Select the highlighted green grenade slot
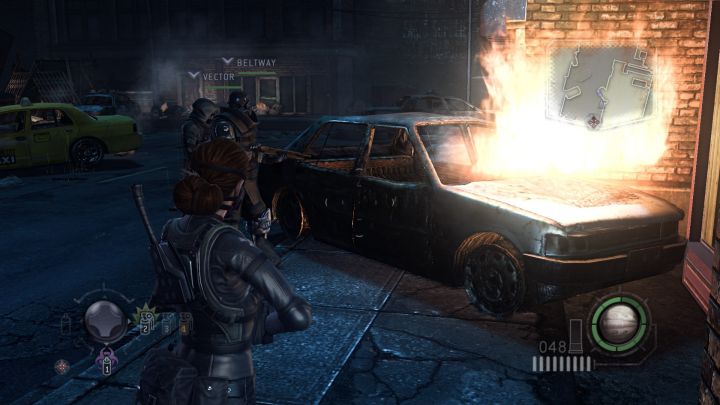Viewport: 720px width, 405px height. (145, 321)
